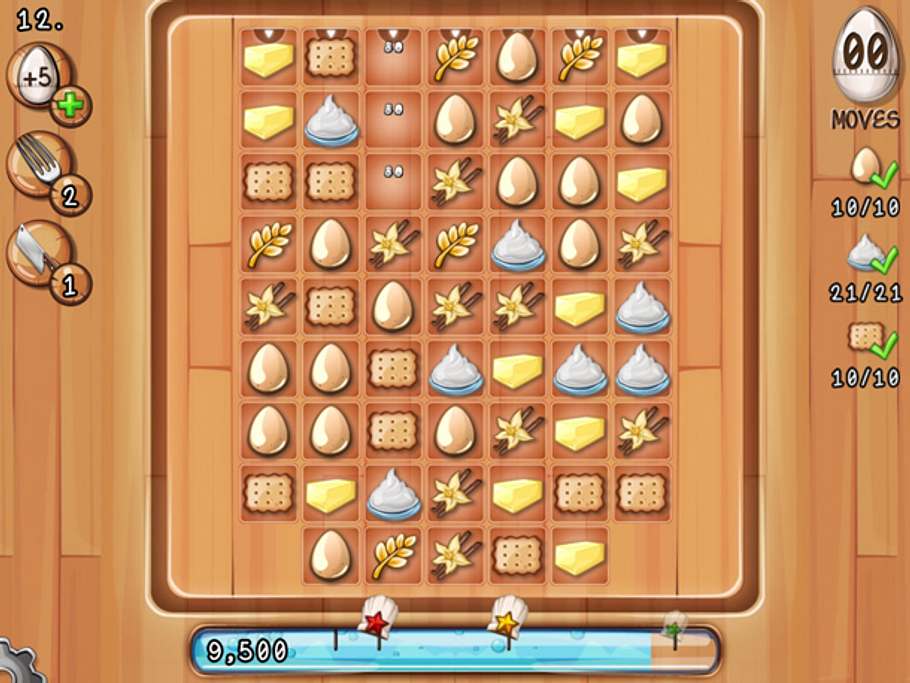Pick the egg tile in the bottom row
This screenshot has width=910, height=683.
(x=330, y=556)
